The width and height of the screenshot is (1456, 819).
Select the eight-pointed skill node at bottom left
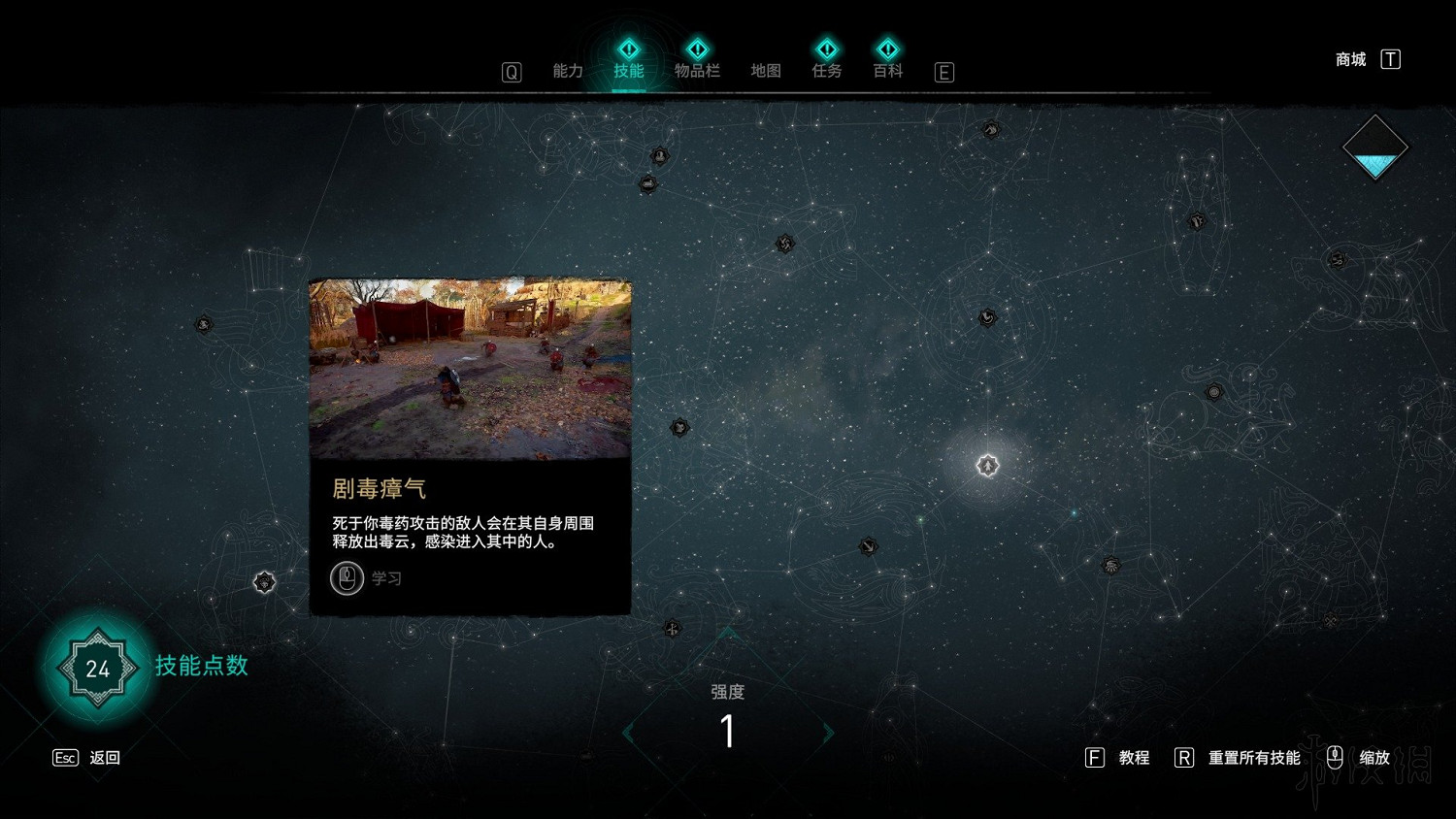click(x=263, y=581)
